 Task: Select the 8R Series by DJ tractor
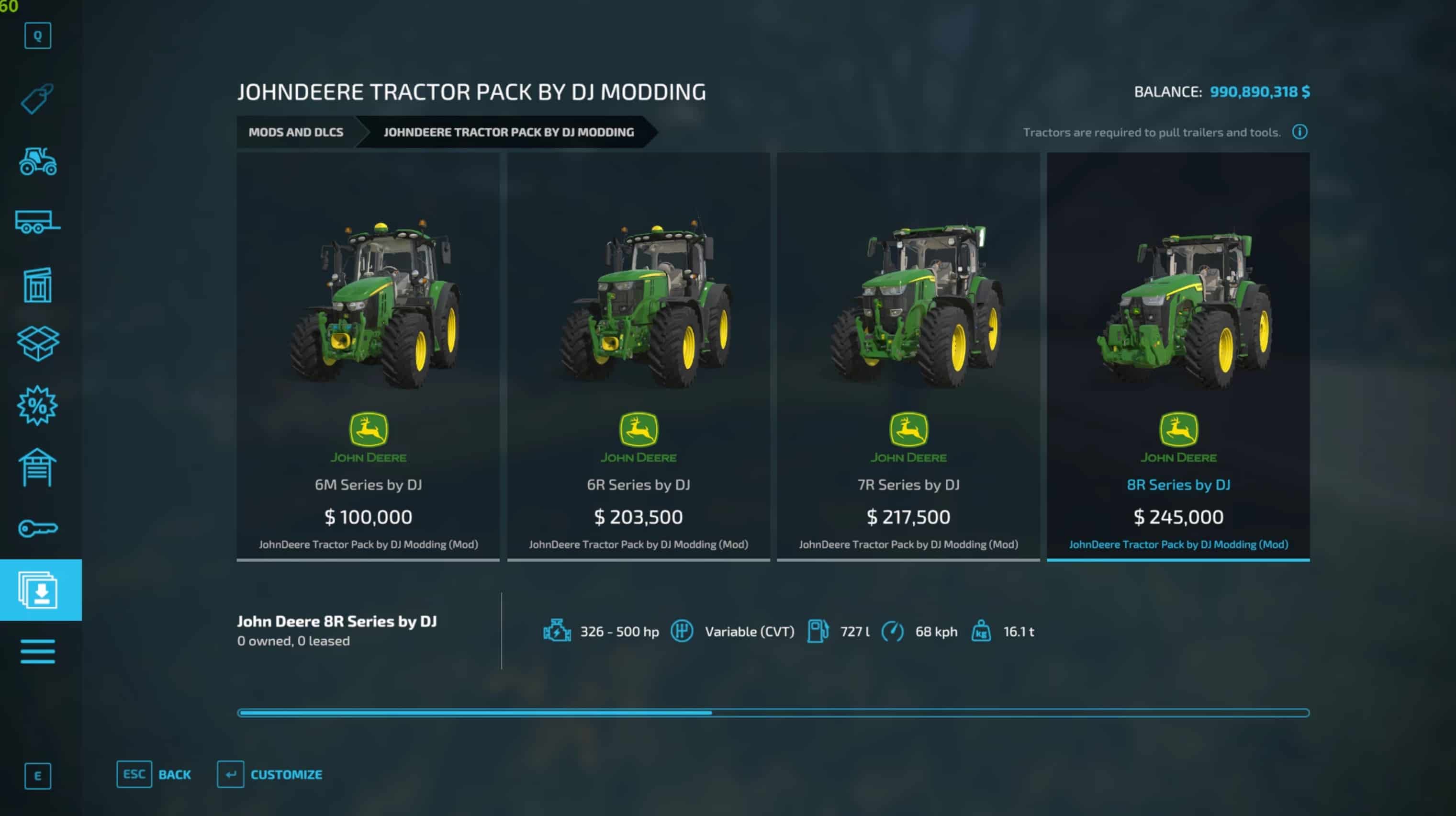(1178, 356)
